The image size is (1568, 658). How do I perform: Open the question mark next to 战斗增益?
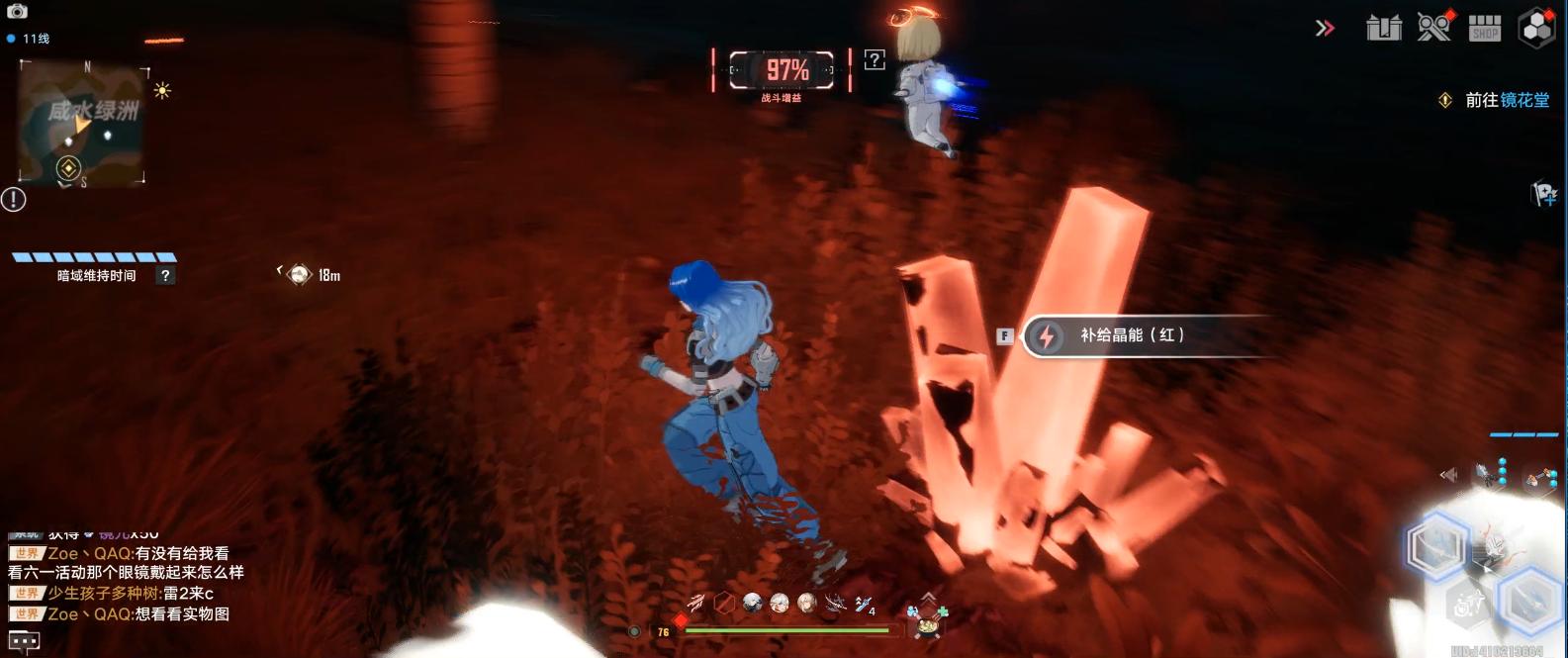coord(875,60)
